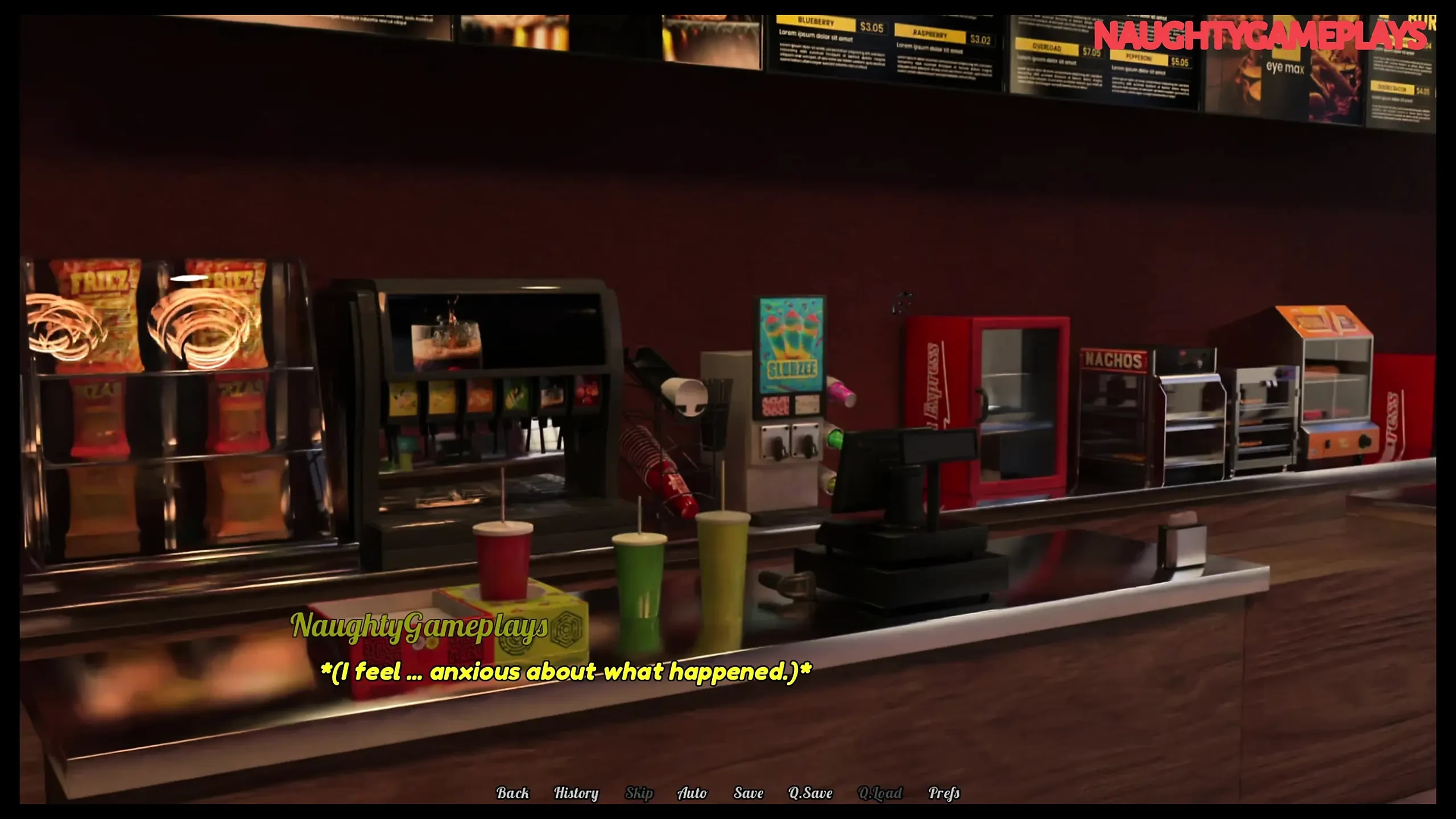This screenshot has width=1456, height=819.
Task: Go back using the Back button
Action: tap(512, 793)
